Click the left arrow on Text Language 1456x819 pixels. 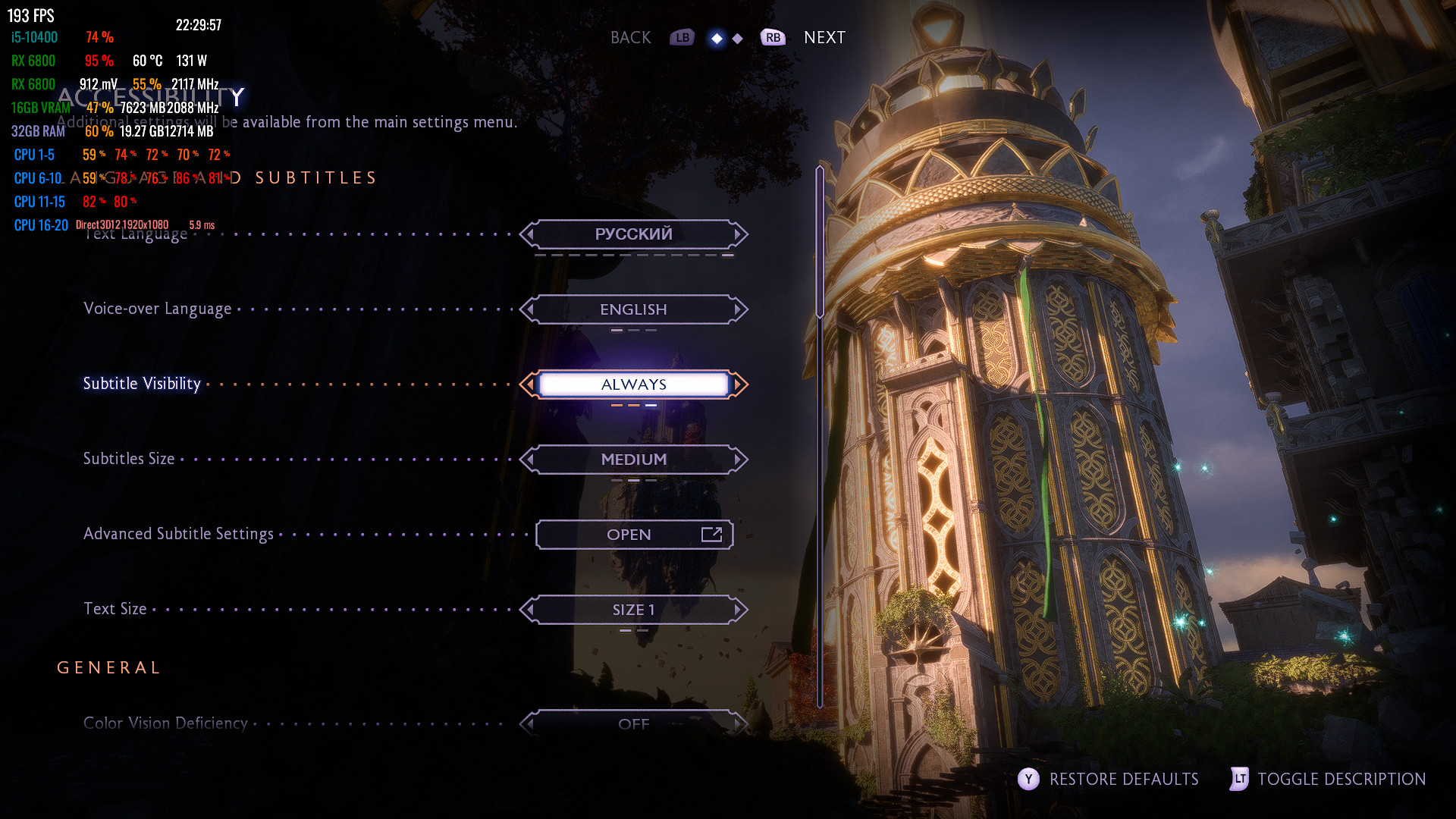529,234
